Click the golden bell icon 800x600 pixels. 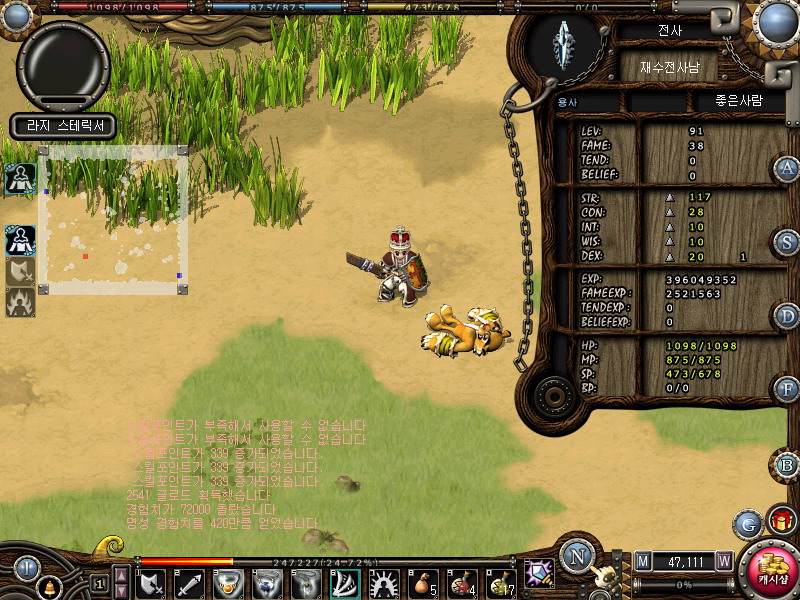coord(48,586)
